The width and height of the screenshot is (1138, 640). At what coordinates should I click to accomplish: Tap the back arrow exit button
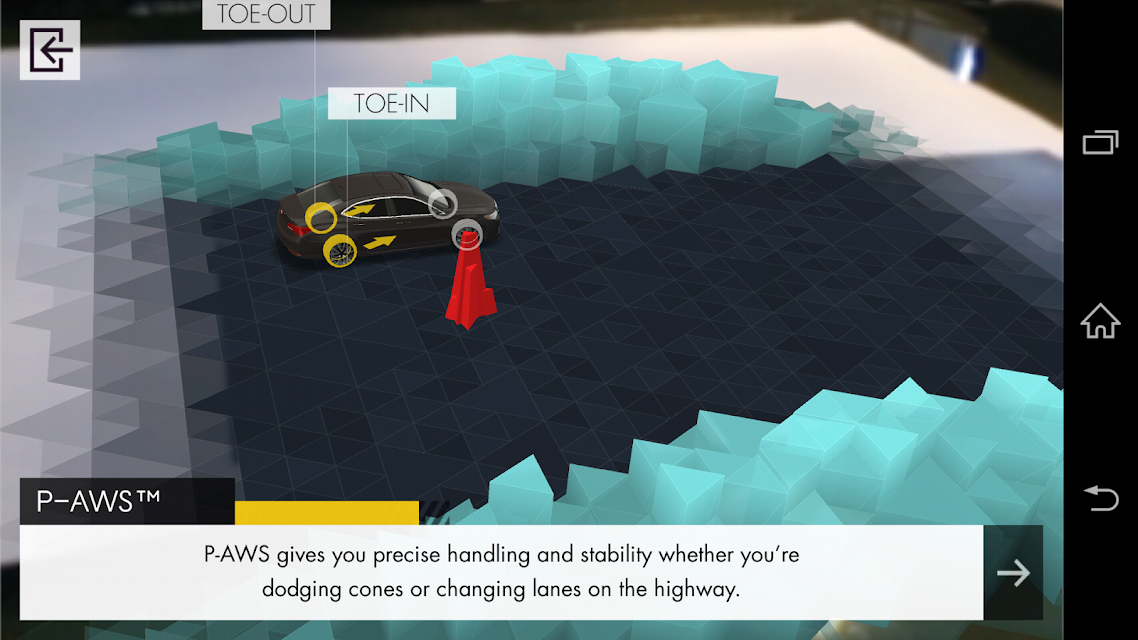(50, 50)
